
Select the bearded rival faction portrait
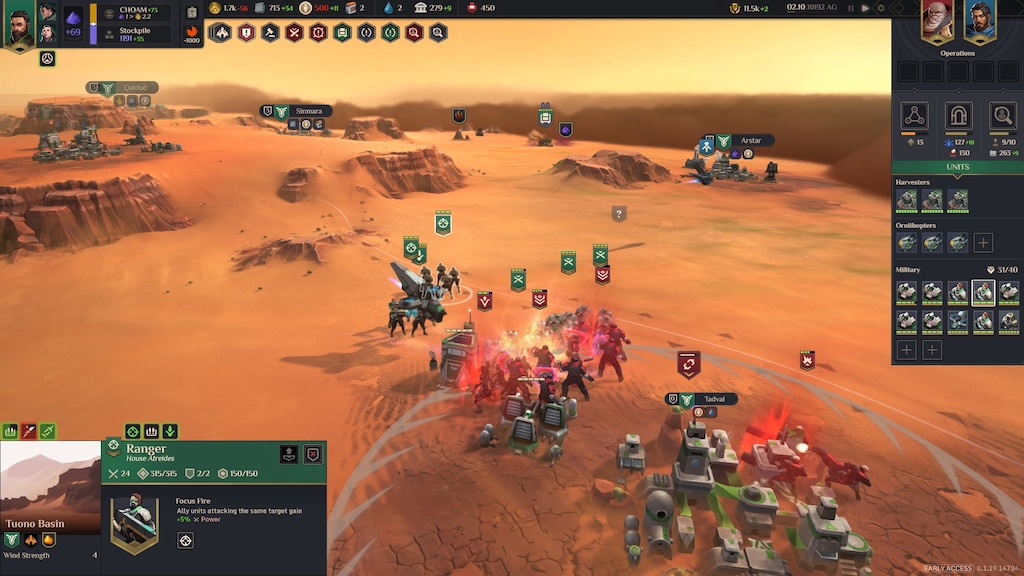980,22
